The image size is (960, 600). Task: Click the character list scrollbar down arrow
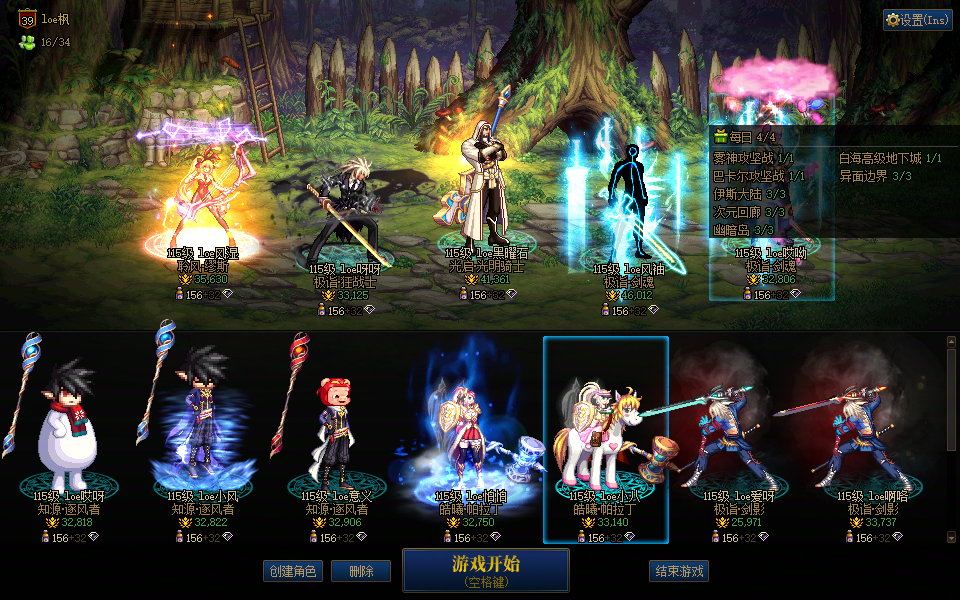click(951, 538)
